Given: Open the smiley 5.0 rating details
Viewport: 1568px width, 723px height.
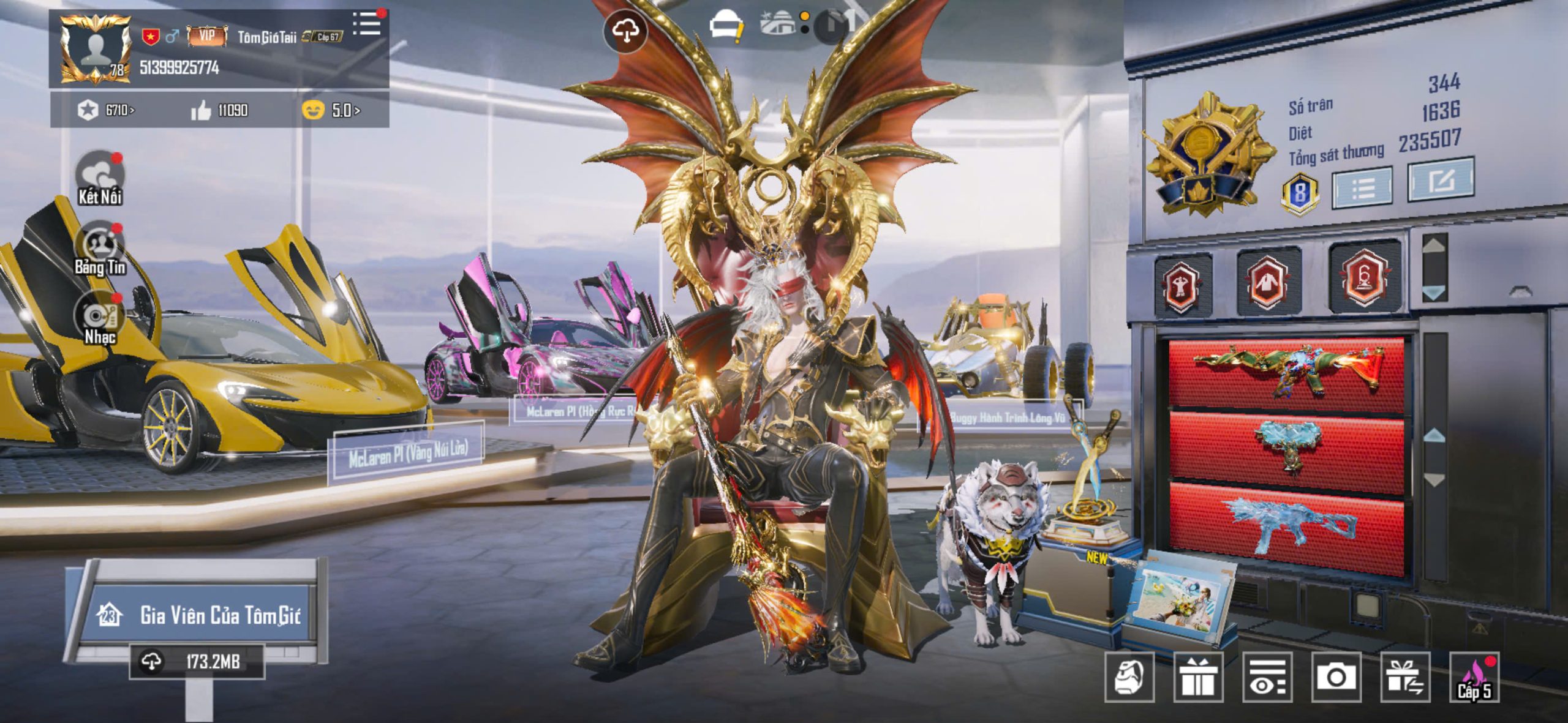Looking at the screenshot, I should click(331, 110).
